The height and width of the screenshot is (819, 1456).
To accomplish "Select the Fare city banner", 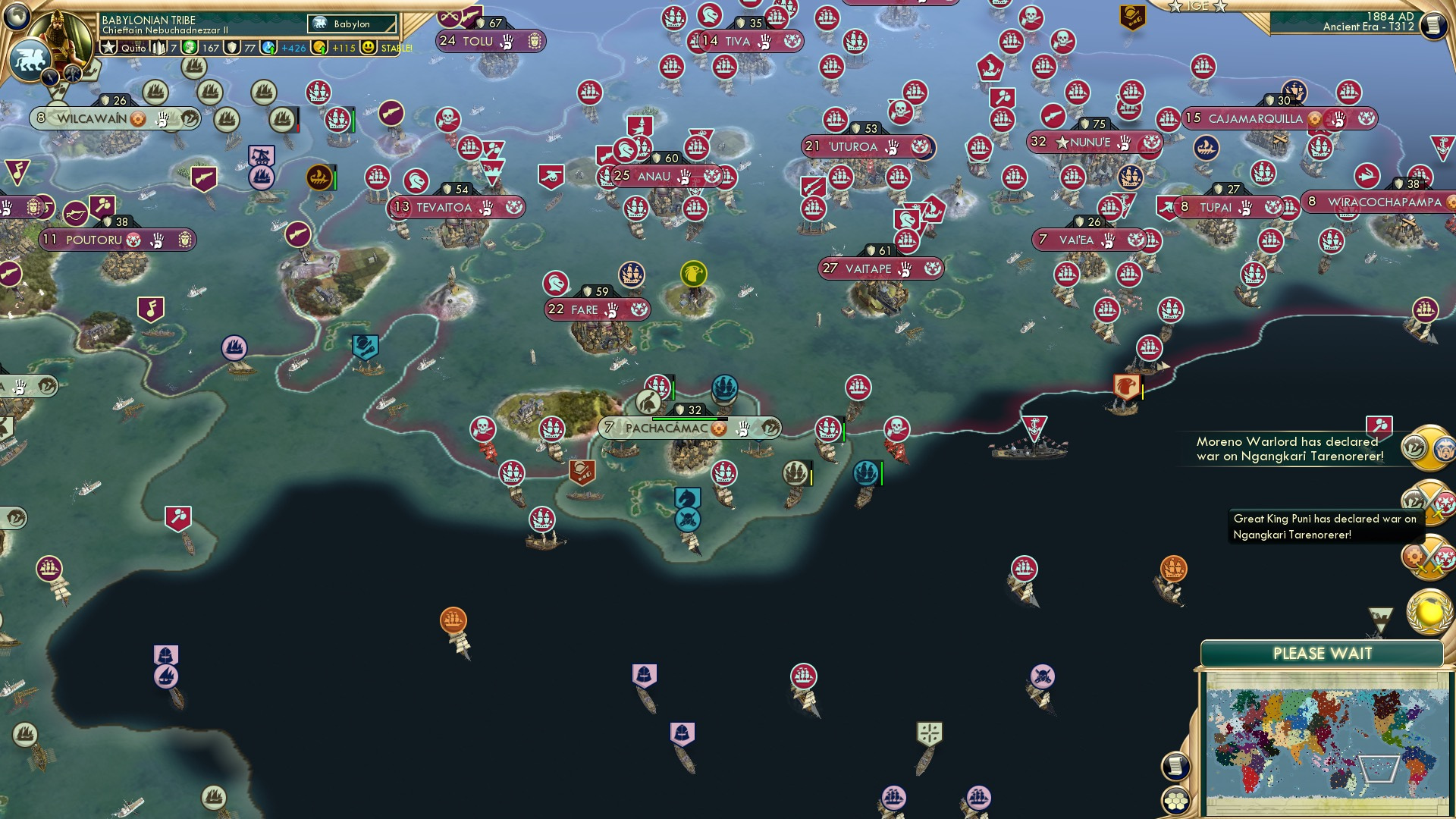I will coord(598,309).
